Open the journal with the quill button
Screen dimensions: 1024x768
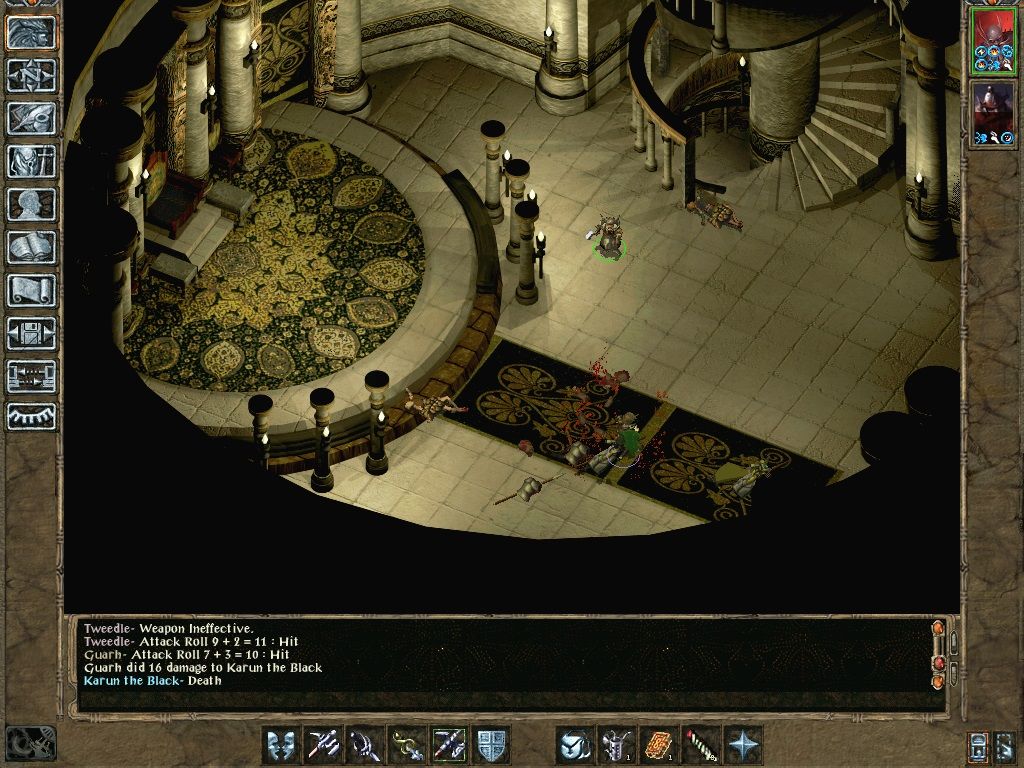[30, 117]
